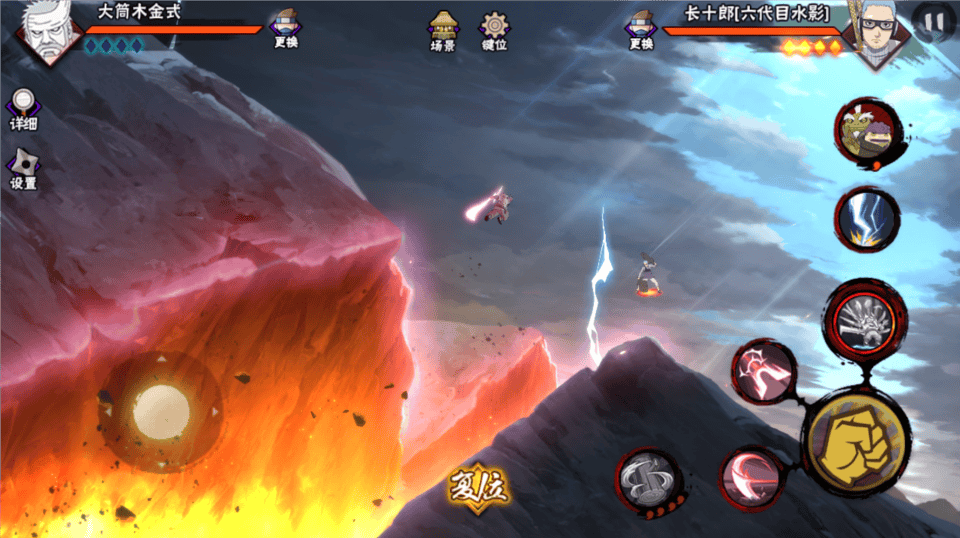Cast the red slash skill beside attack

[x=764, y=373]
